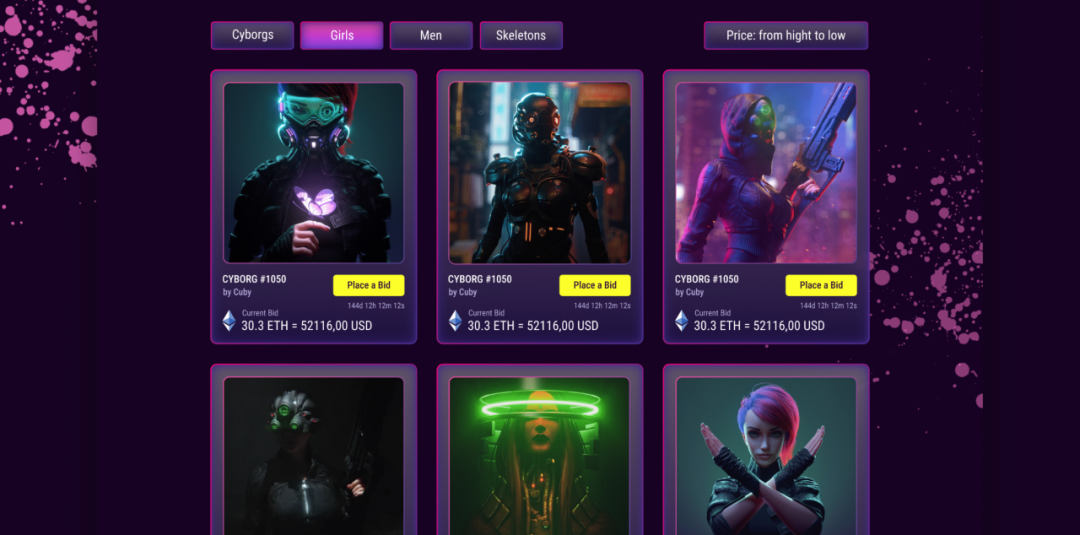
Task: Place a bid on black armored cyborg
Action: (595, 285)
